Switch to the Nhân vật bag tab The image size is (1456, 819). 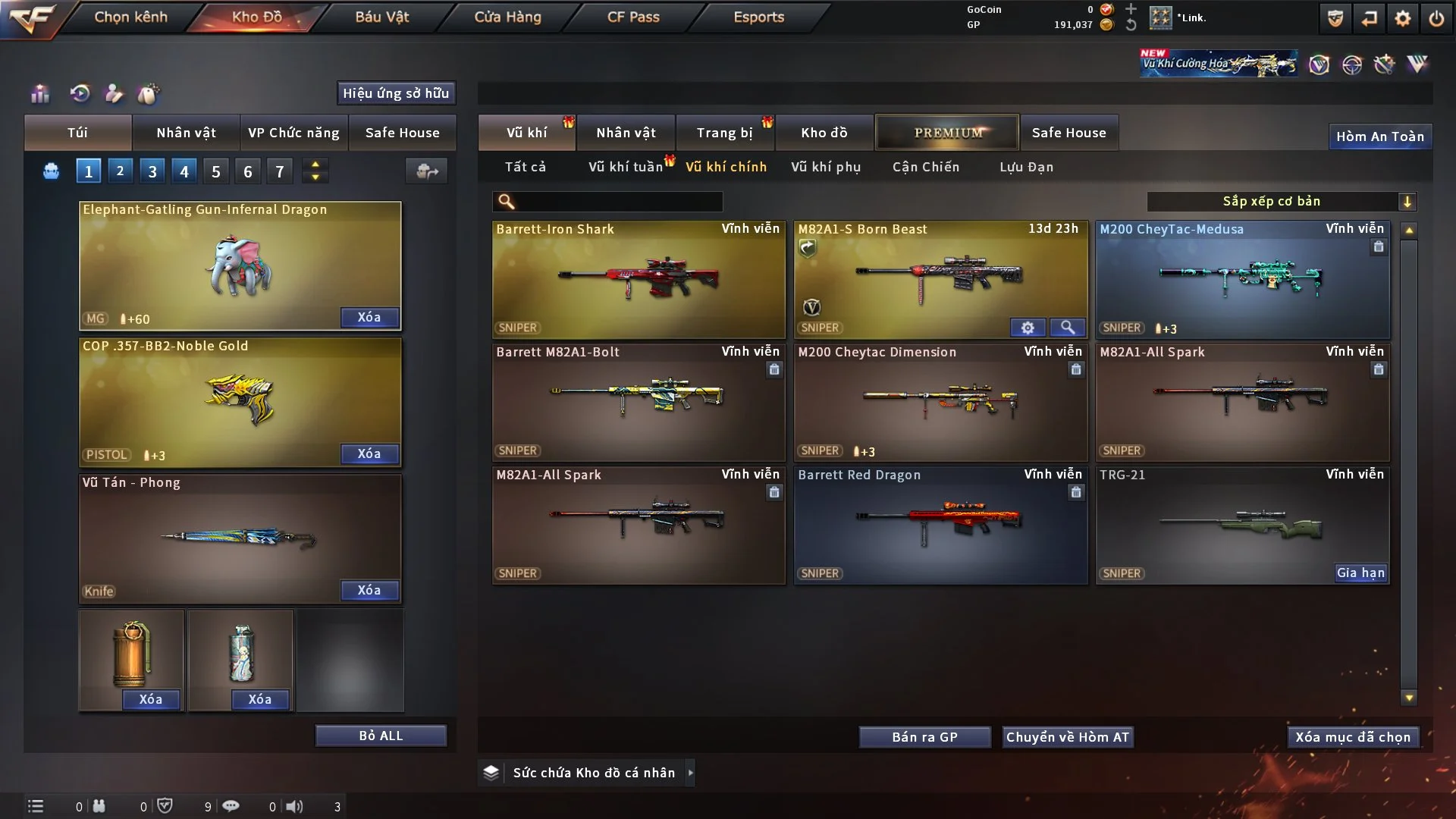click(186, 133)
